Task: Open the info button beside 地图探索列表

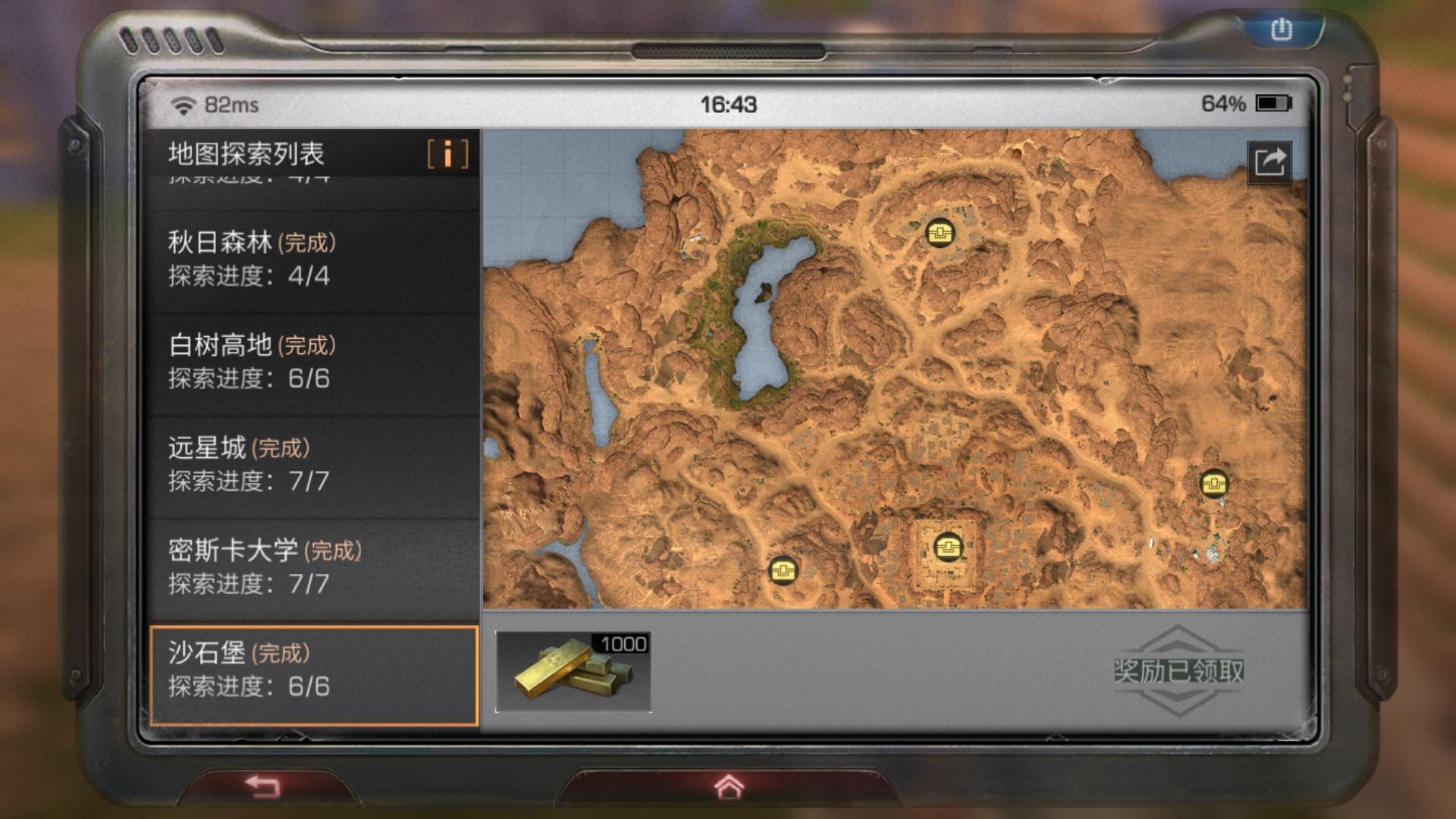Action: click(447, 154)
